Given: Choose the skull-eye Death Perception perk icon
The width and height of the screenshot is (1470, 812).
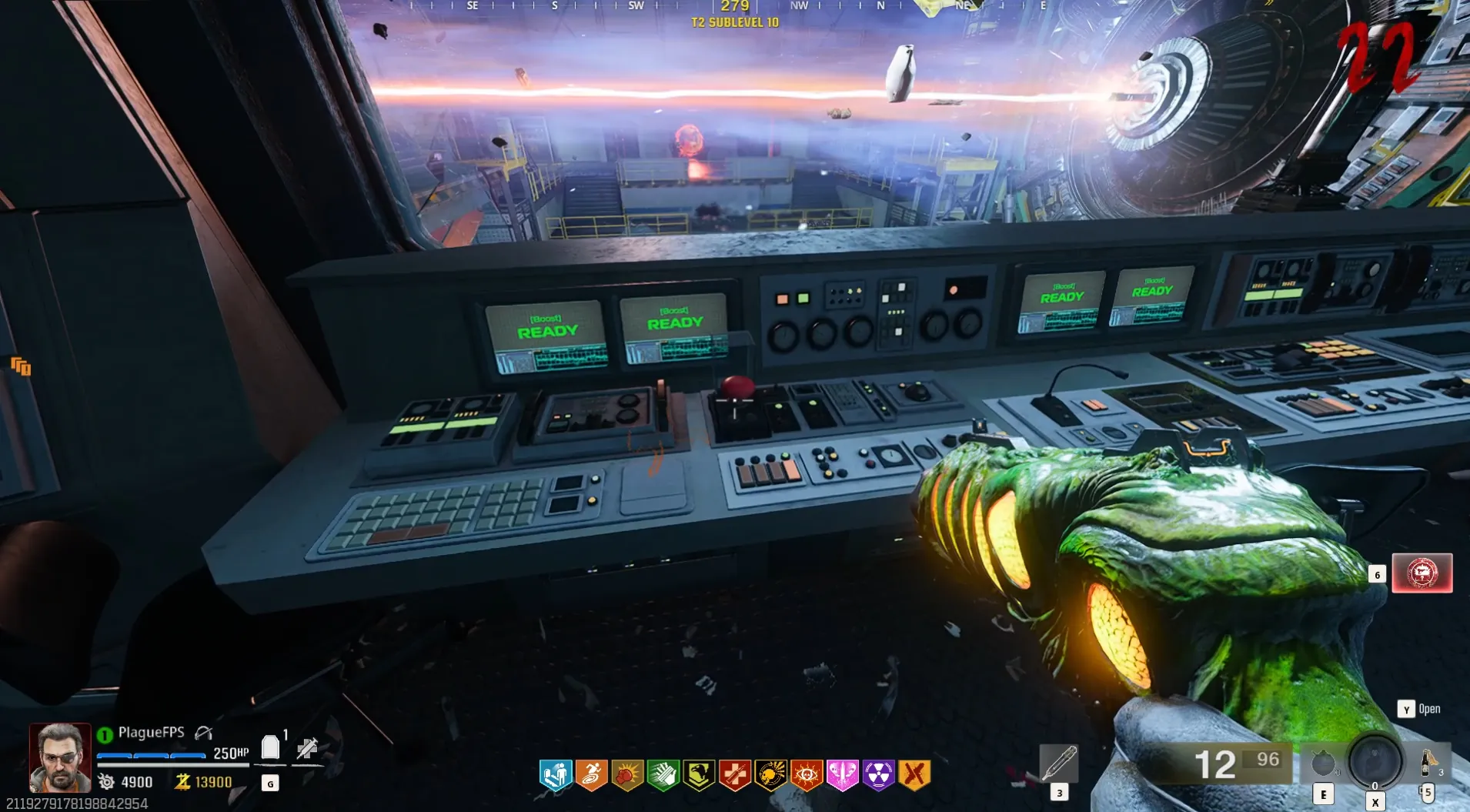Looking at the screenshot, I should point(807,774).
